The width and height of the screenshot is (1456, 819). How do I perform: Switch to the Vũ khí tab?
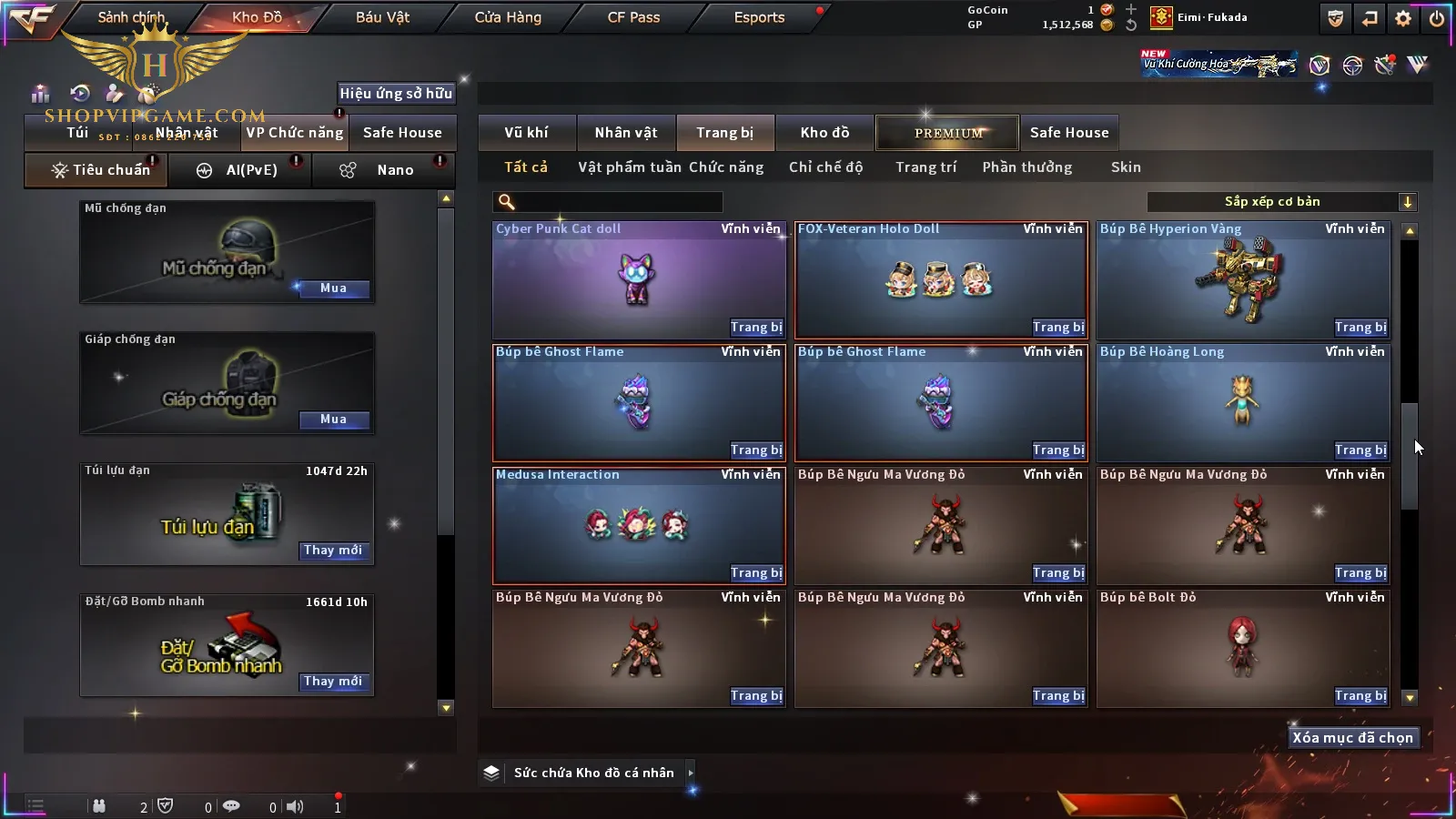click(526, 133)
